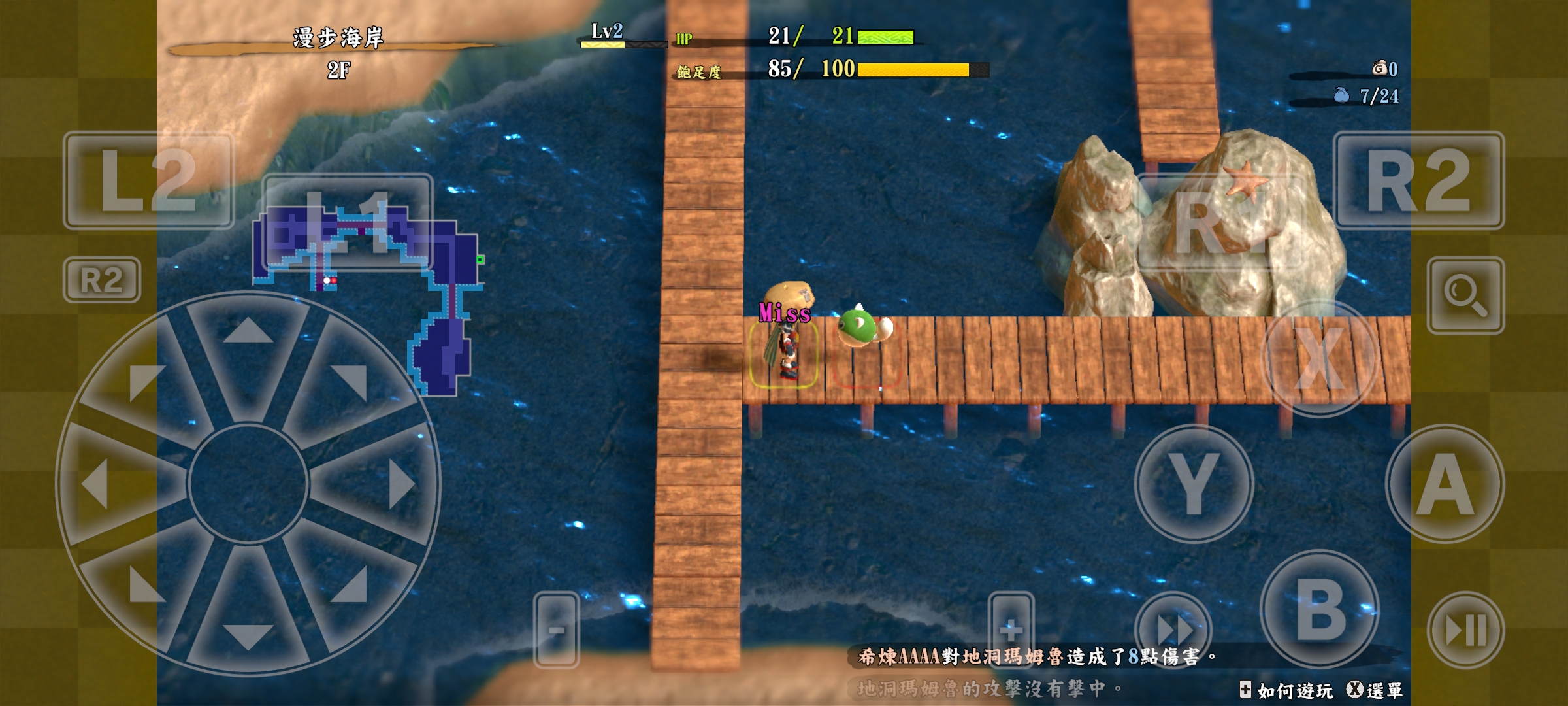
Task: Tap the virtual X button
Action: coord(1320,358)
